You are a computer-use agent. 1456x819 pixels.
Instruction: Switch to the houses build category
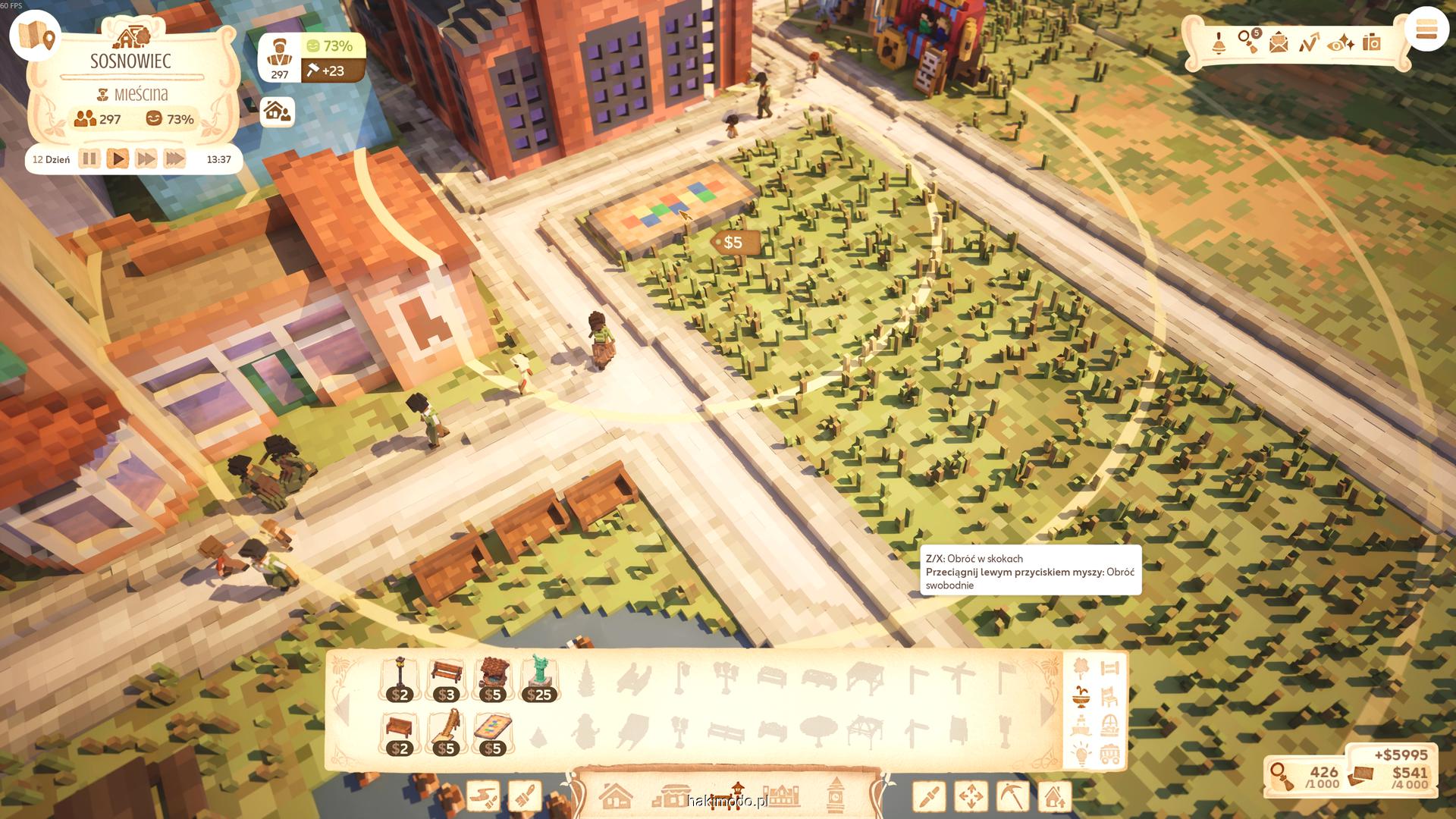(x=615, y=796)
